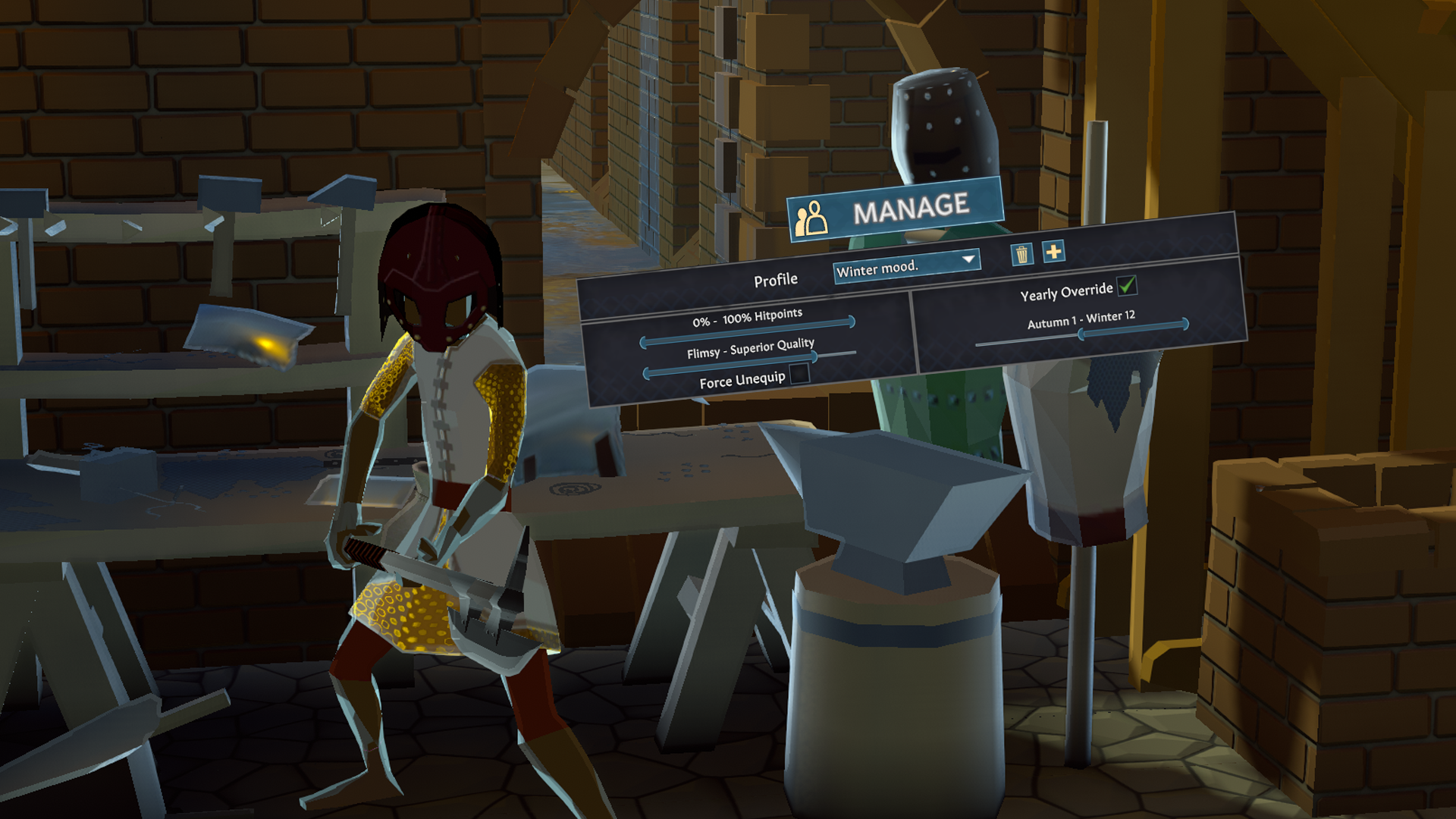Select the Manage header button
This screenshot has height=819, width=1456.
click(x=895, y=209)
